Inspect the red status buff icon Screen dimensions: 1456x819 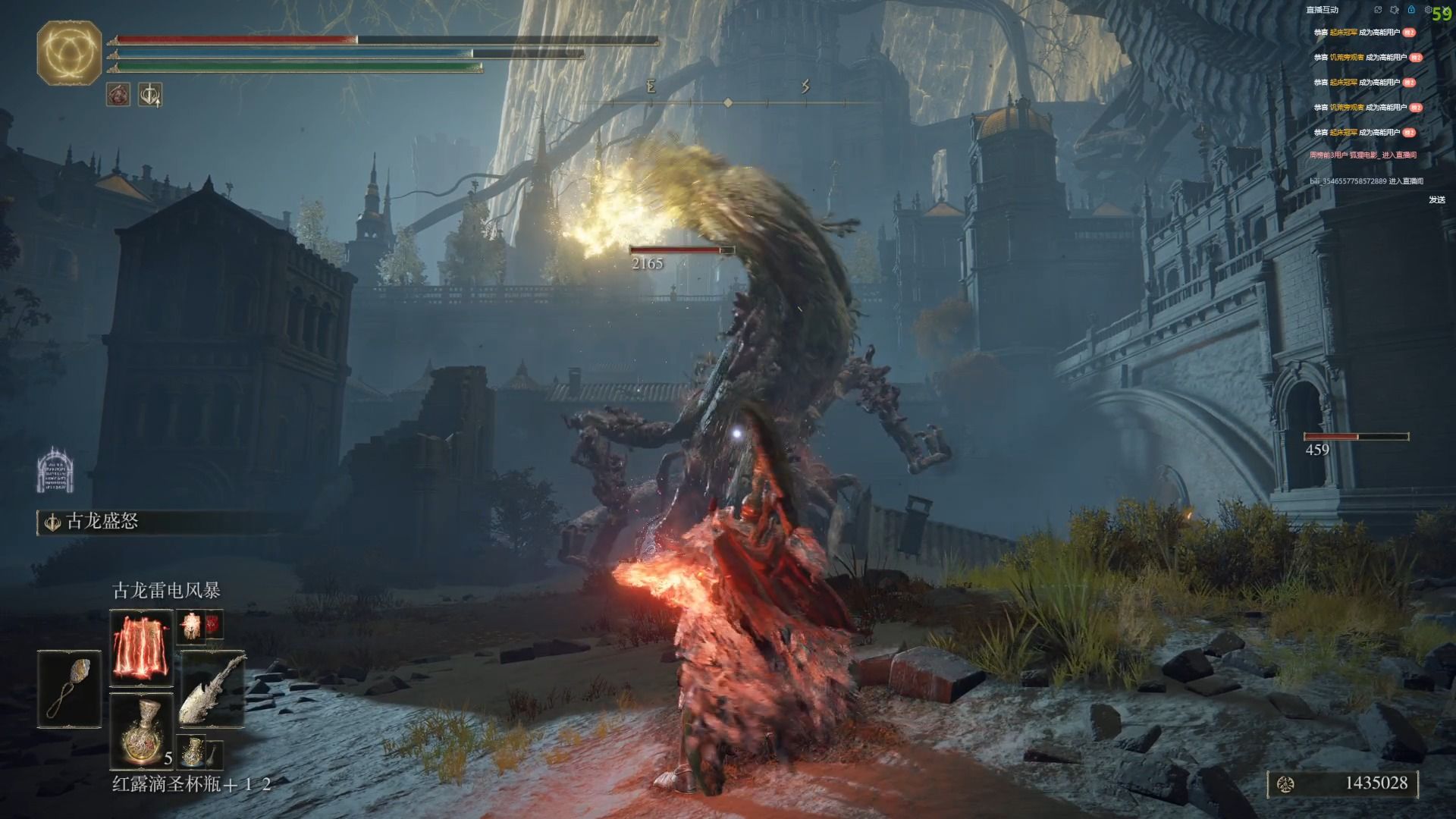(x=118, y=95)
